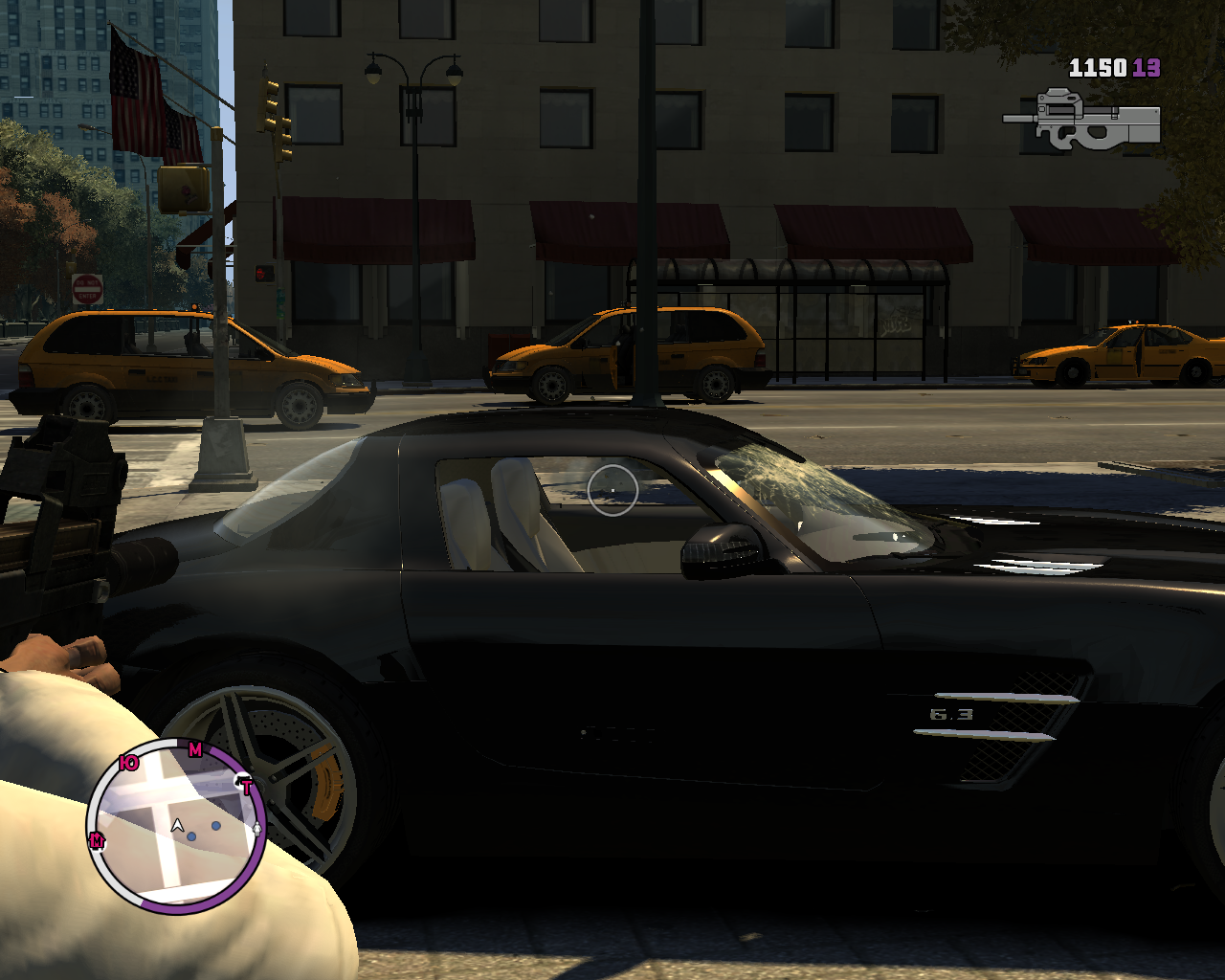Image resolution: width=1225 pixels, height=980 pixels.
Task: Click the pink Ю marker on the radar
Action: [129, 763]
